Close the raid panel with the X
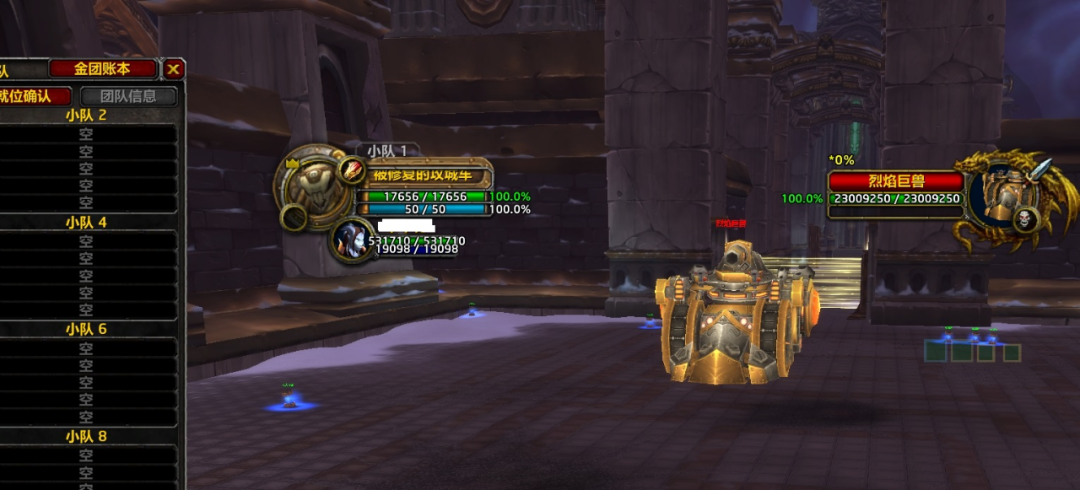 point(174,69)
